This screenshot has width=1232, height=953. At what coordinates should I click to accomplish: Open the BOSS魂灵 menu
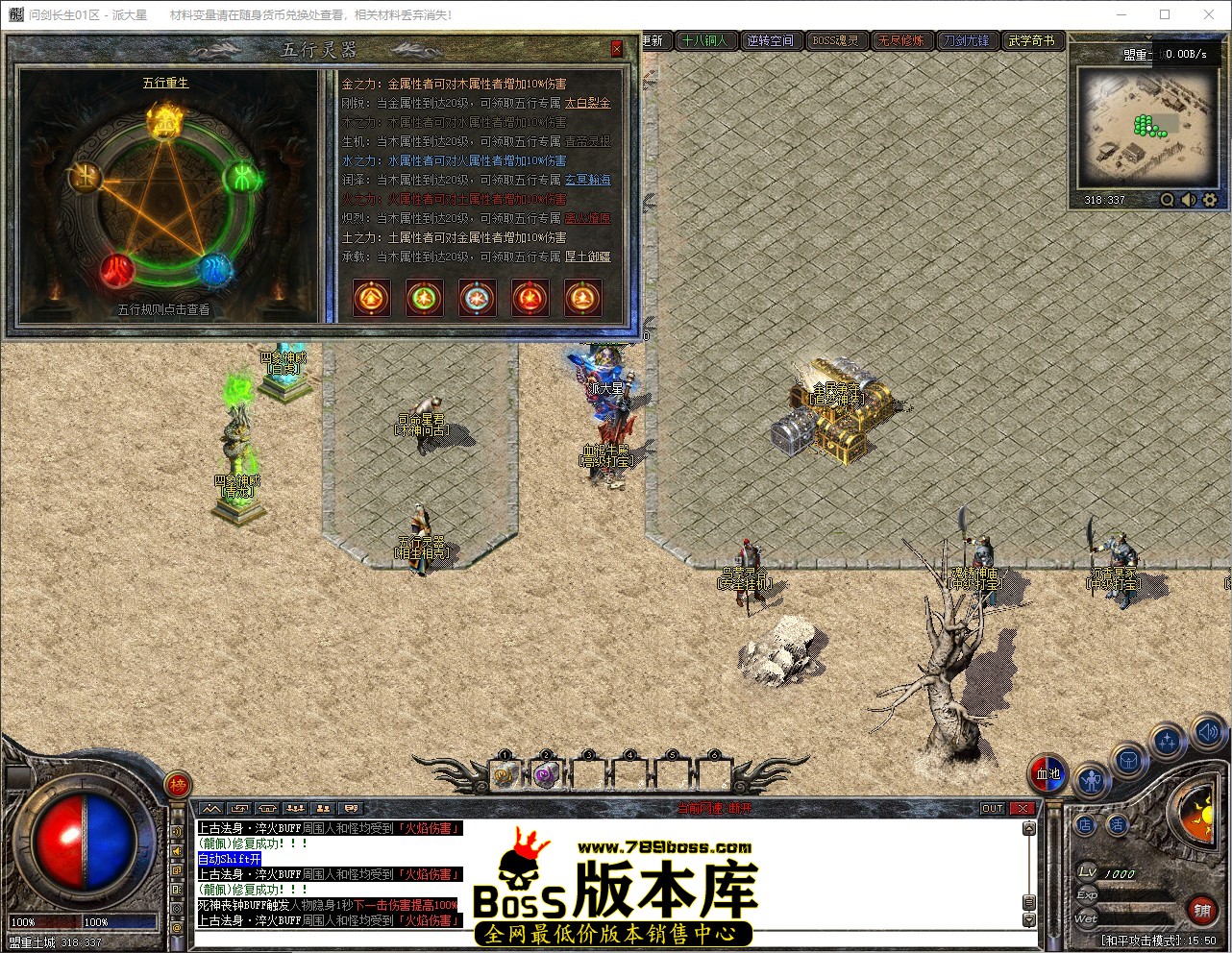pos(835,40)
